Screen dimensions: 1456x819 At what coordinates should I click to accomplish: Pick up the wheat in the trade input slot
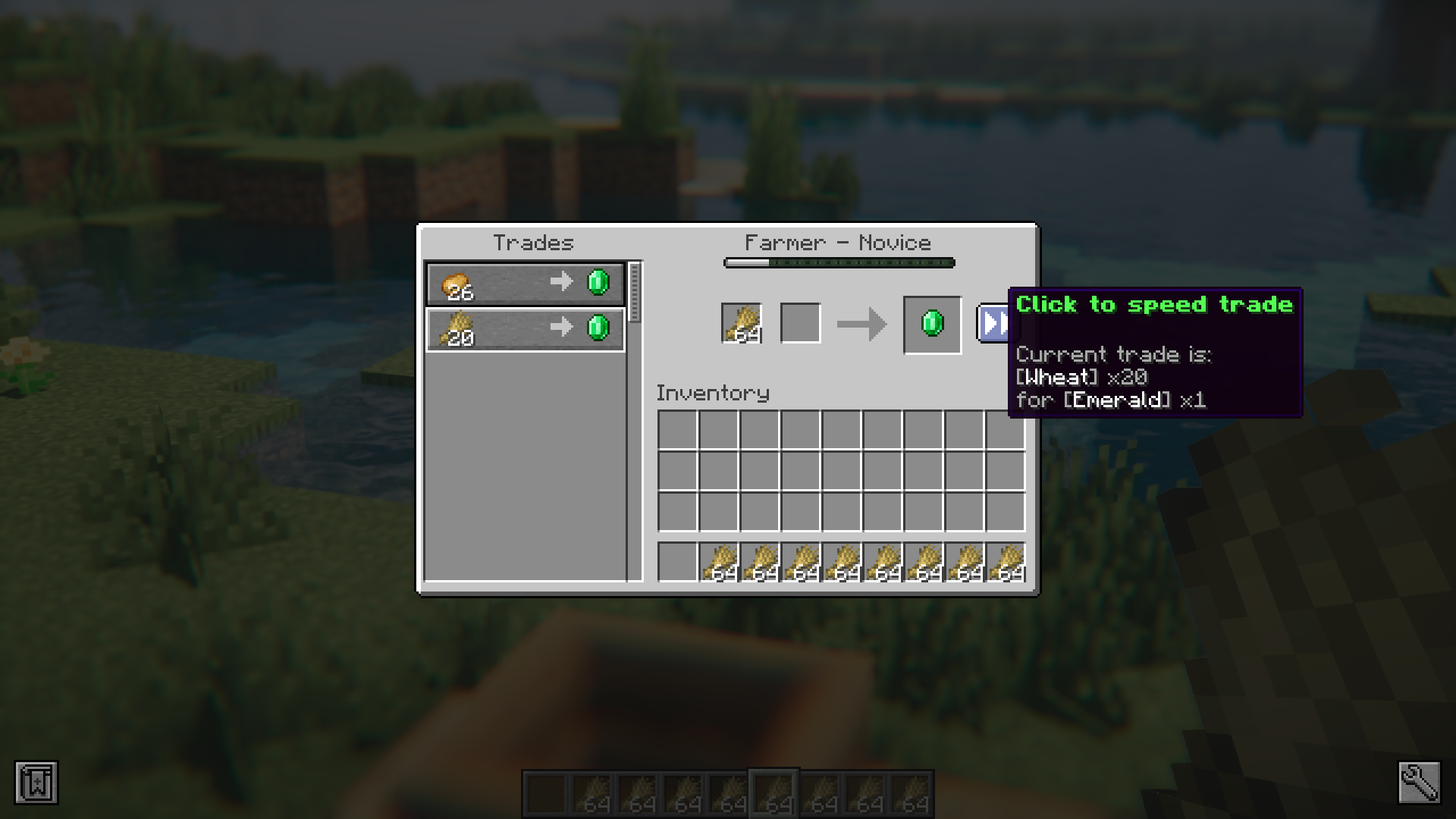742,324
